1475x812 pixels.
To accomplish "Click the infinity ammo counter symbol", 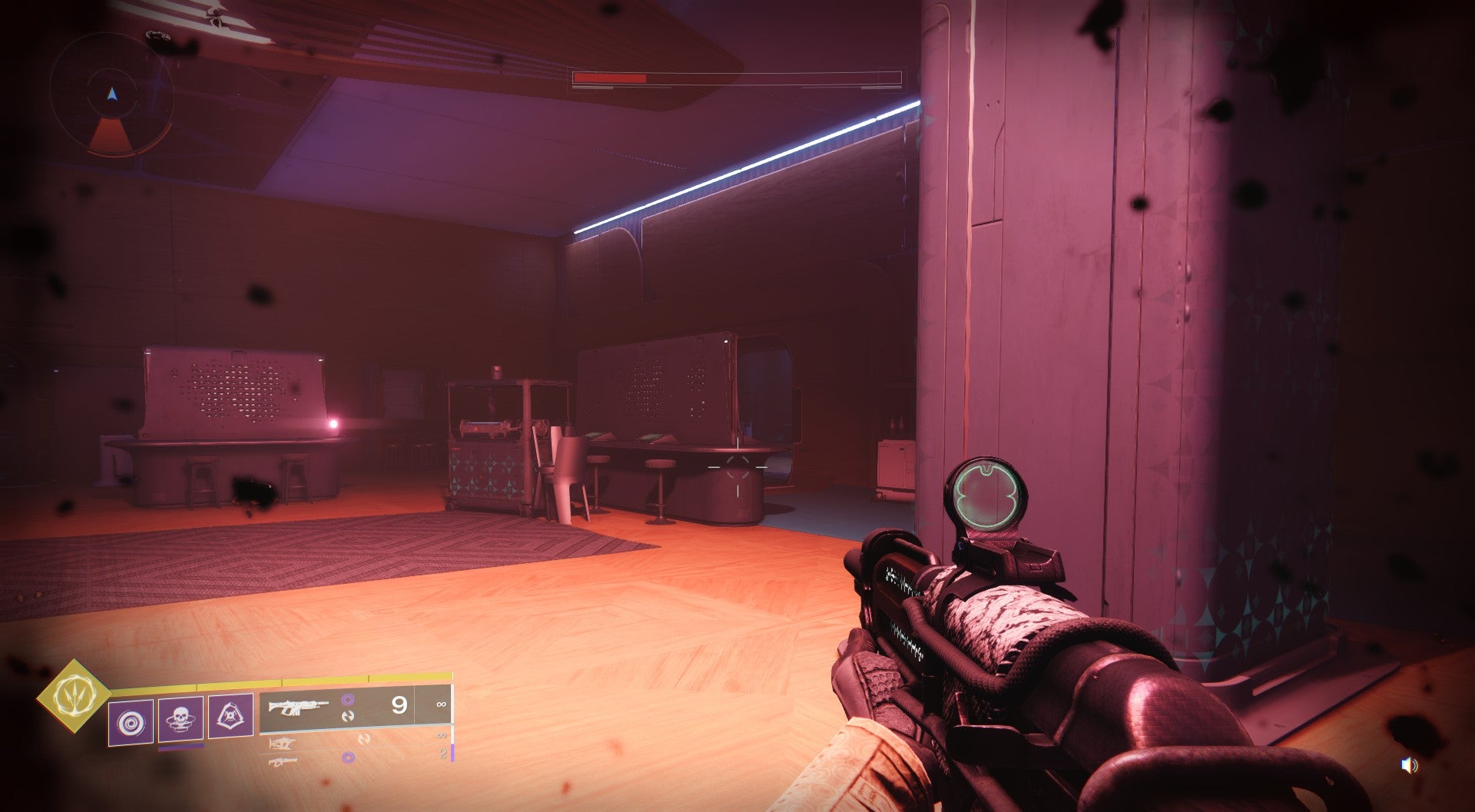I will (x=442, y=704).
